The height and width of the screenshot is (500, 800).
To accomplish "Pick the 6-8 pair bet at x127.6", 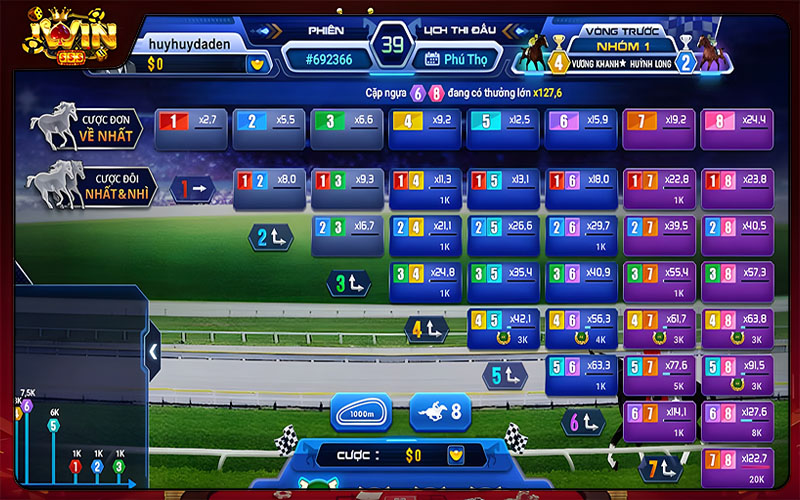I will point(737,415).
